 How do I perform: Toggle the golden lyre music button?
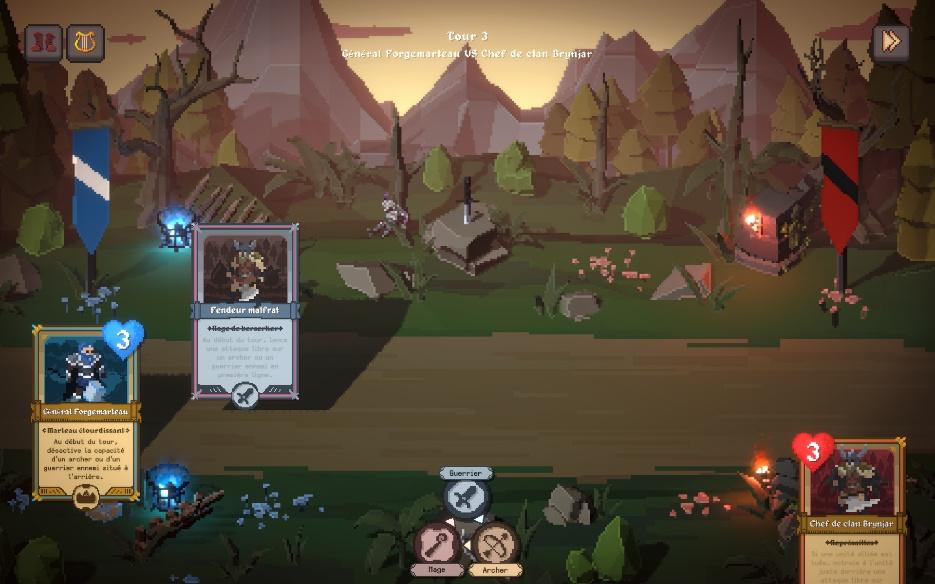[x=86, y=43]
